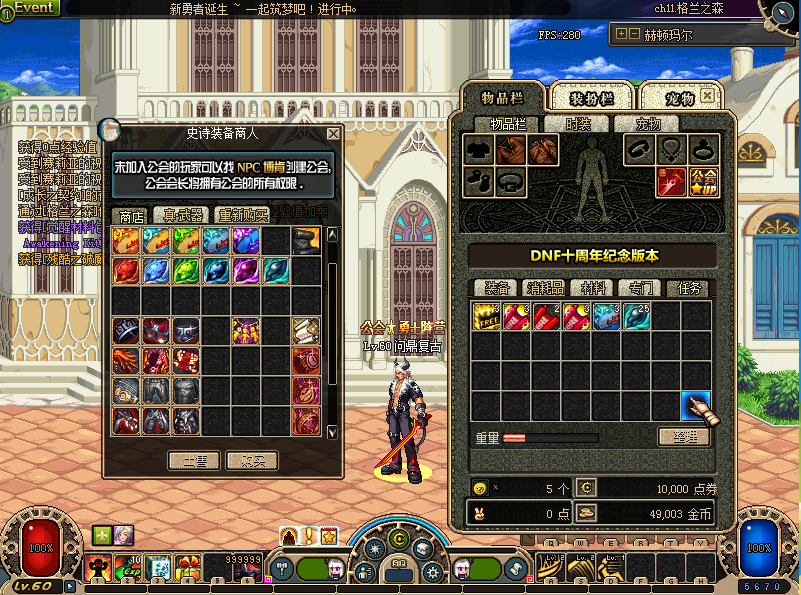Image resolution: width=801 pixels, height=595 pixels.
Task: Open the 重新购买 buyback tab
Action: click(x=244, y=215)
